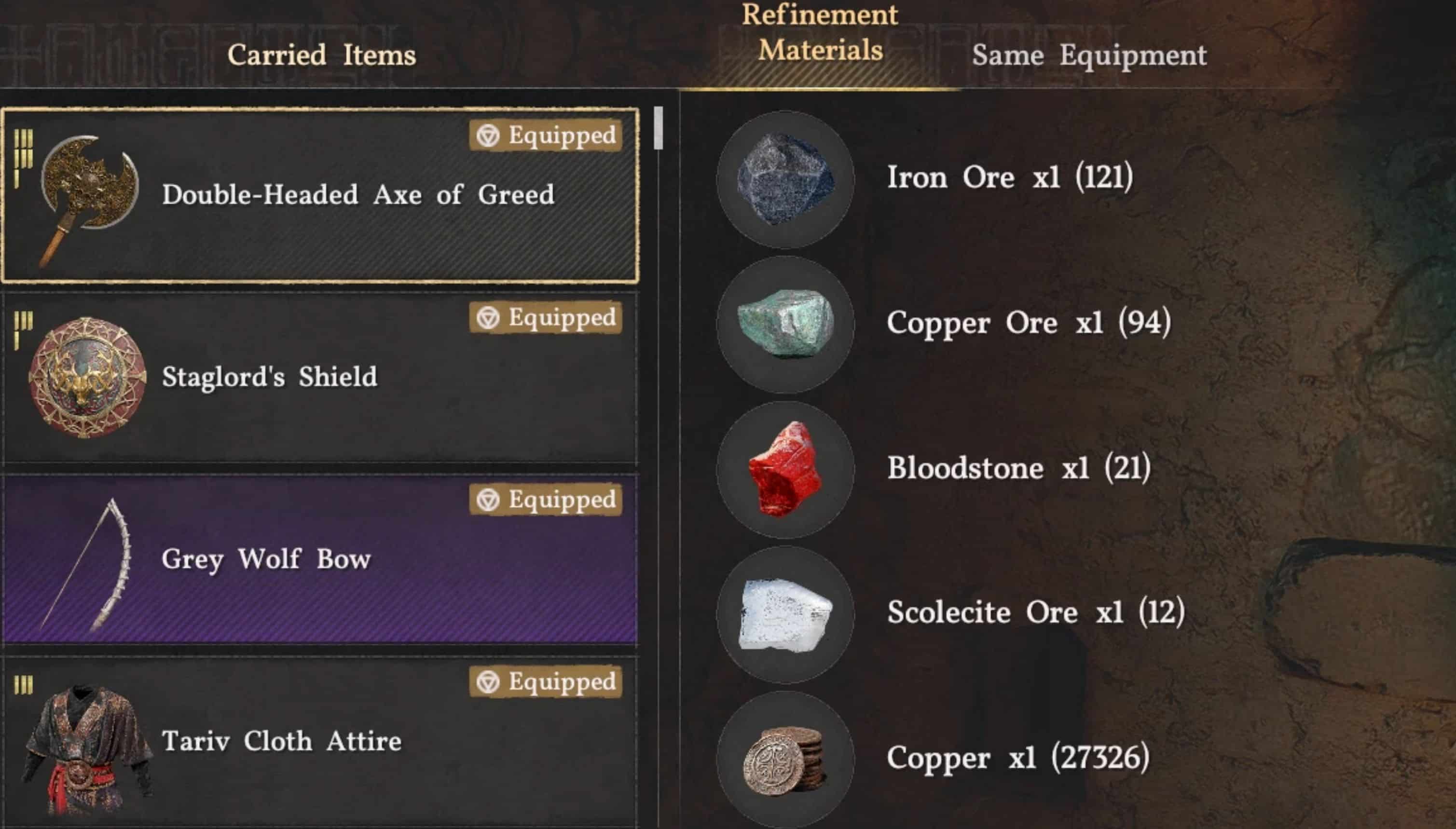Click the equipment list scrollbar handle
Screen dimensions: 1456x829
tap(658, 128)
